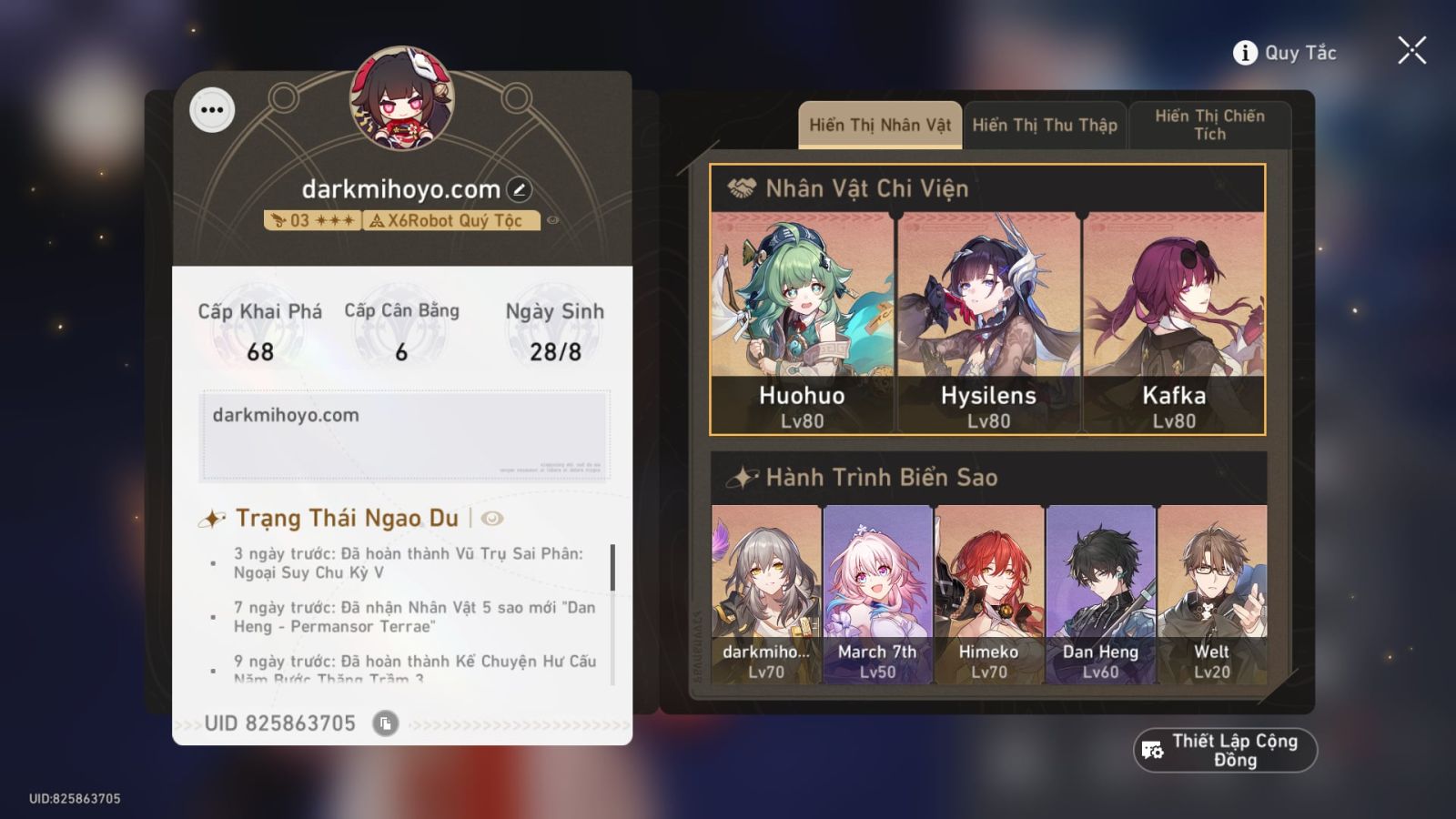The width and height of the screenshot is (1456, 819).
Task: Switch to the Hiển Thị Chiến Tích tab
Action: click(x=1210, y=125)
